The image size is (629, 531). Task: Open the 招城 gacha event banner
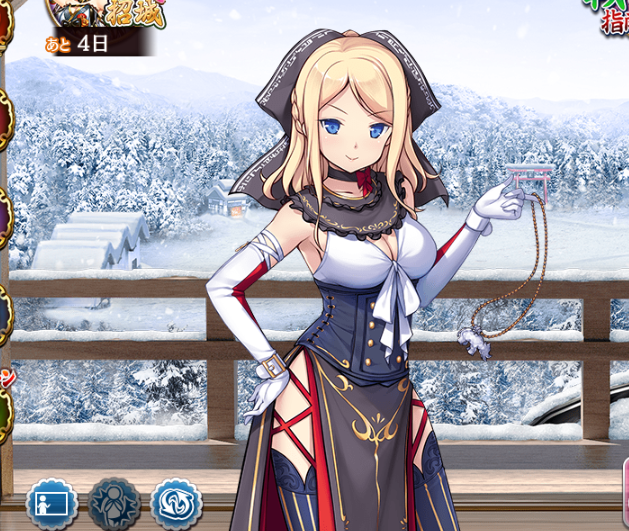point(100,22)
